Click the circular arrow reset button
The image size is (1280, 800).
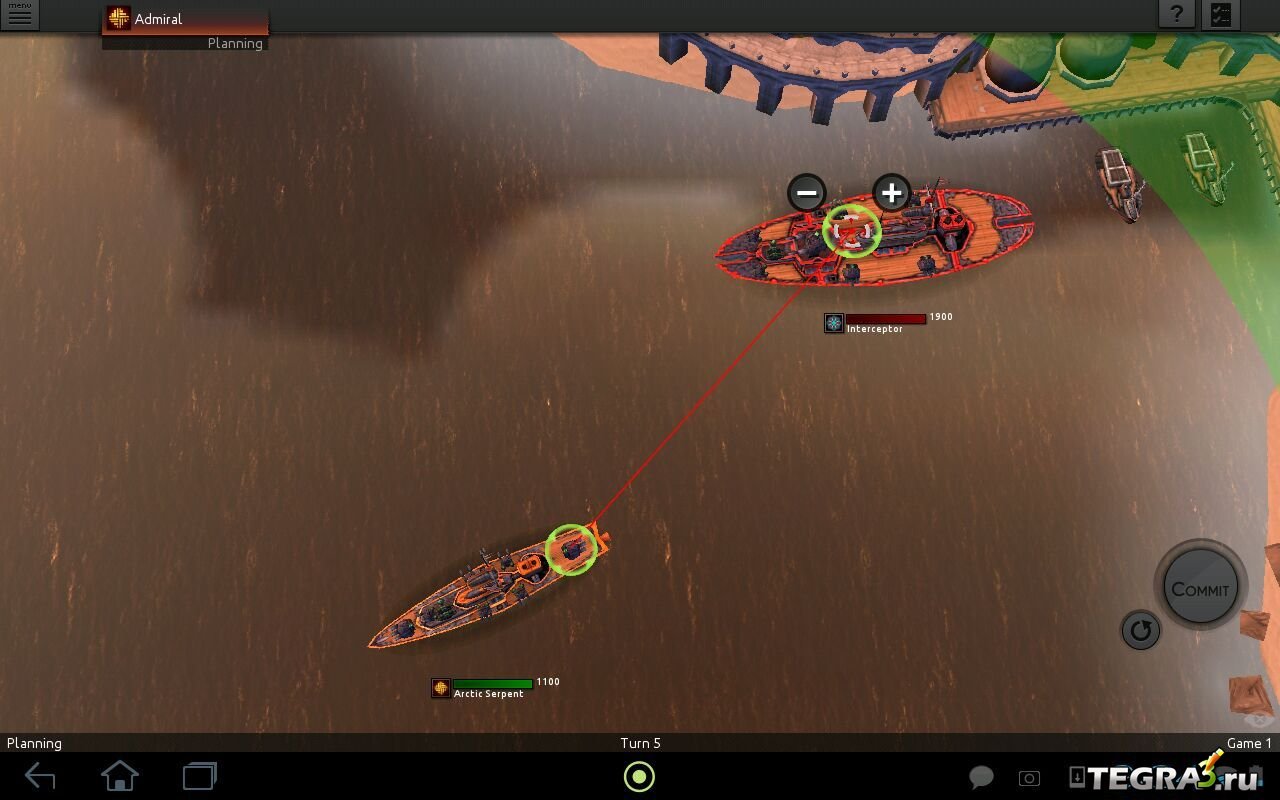pyautogui.click(x=1140, y=630)
